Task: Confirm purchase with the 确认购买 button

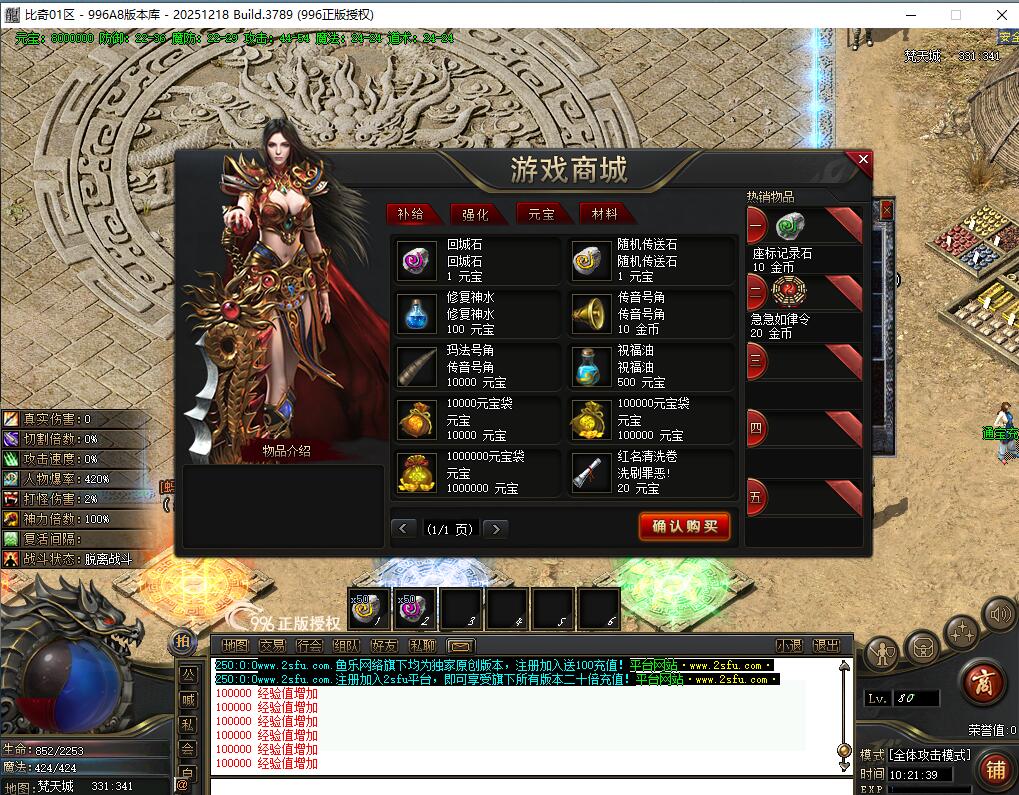Action: click(x=685, y=527)
